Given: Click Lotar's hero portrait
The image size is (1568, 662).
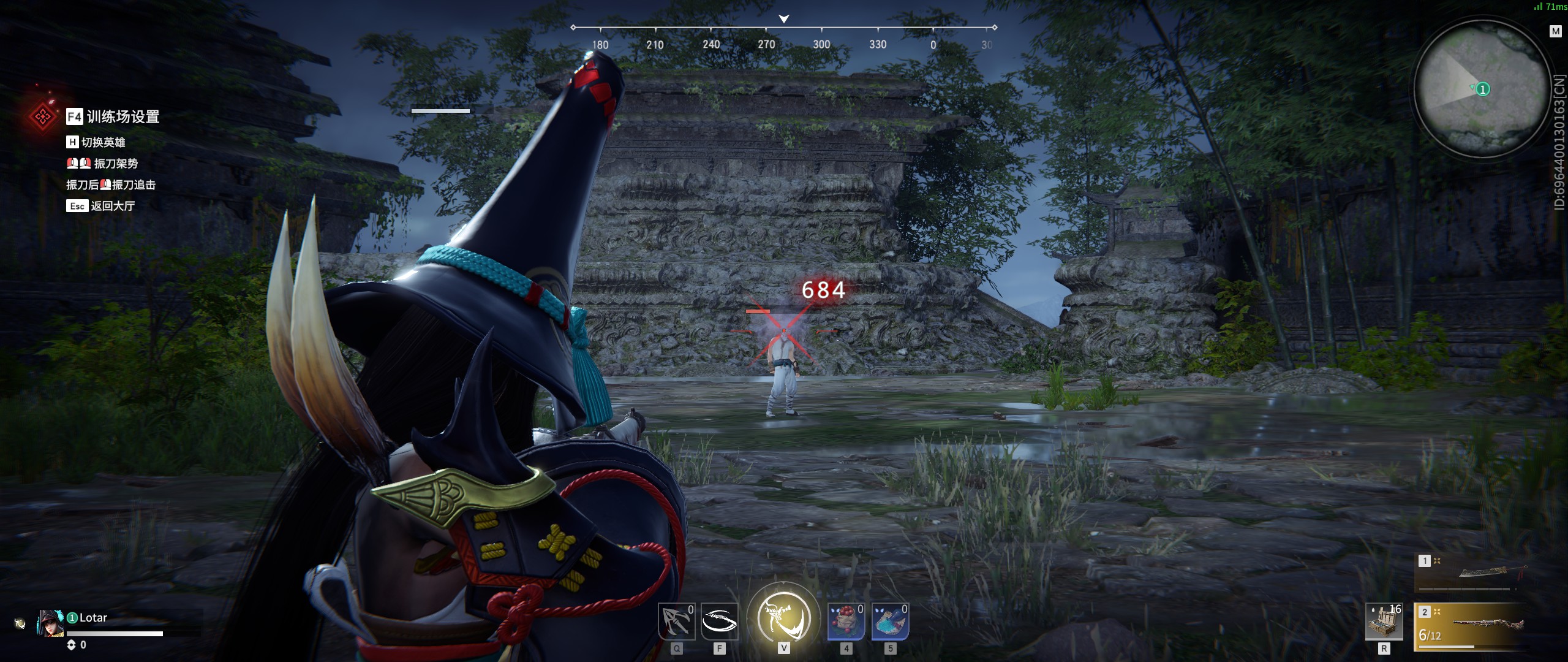Looking at the screenshot, I should [x=50, y=623].
